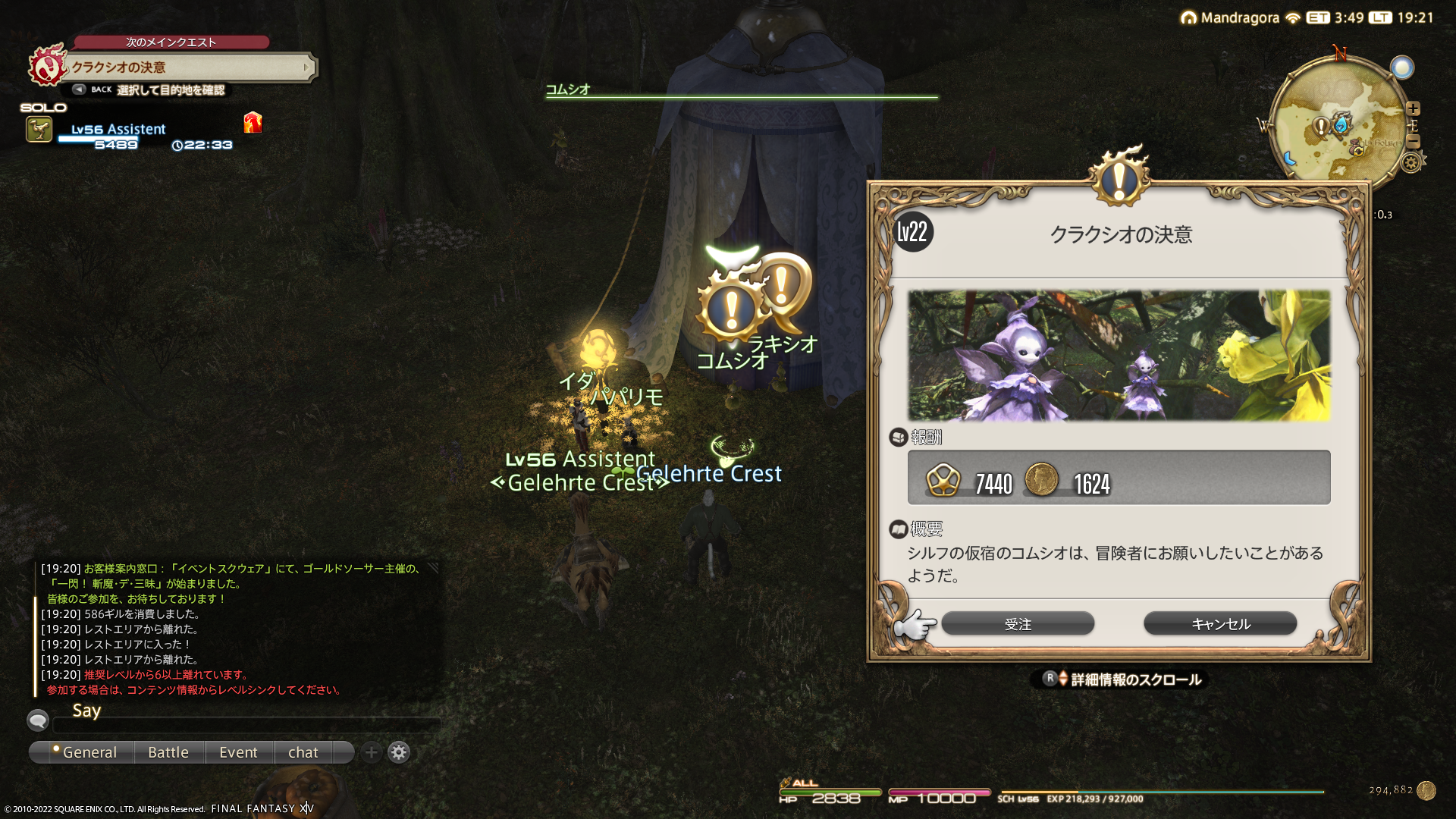1456x819 pixels.
Task: Zoom in the minimap
Action: 1413,108
